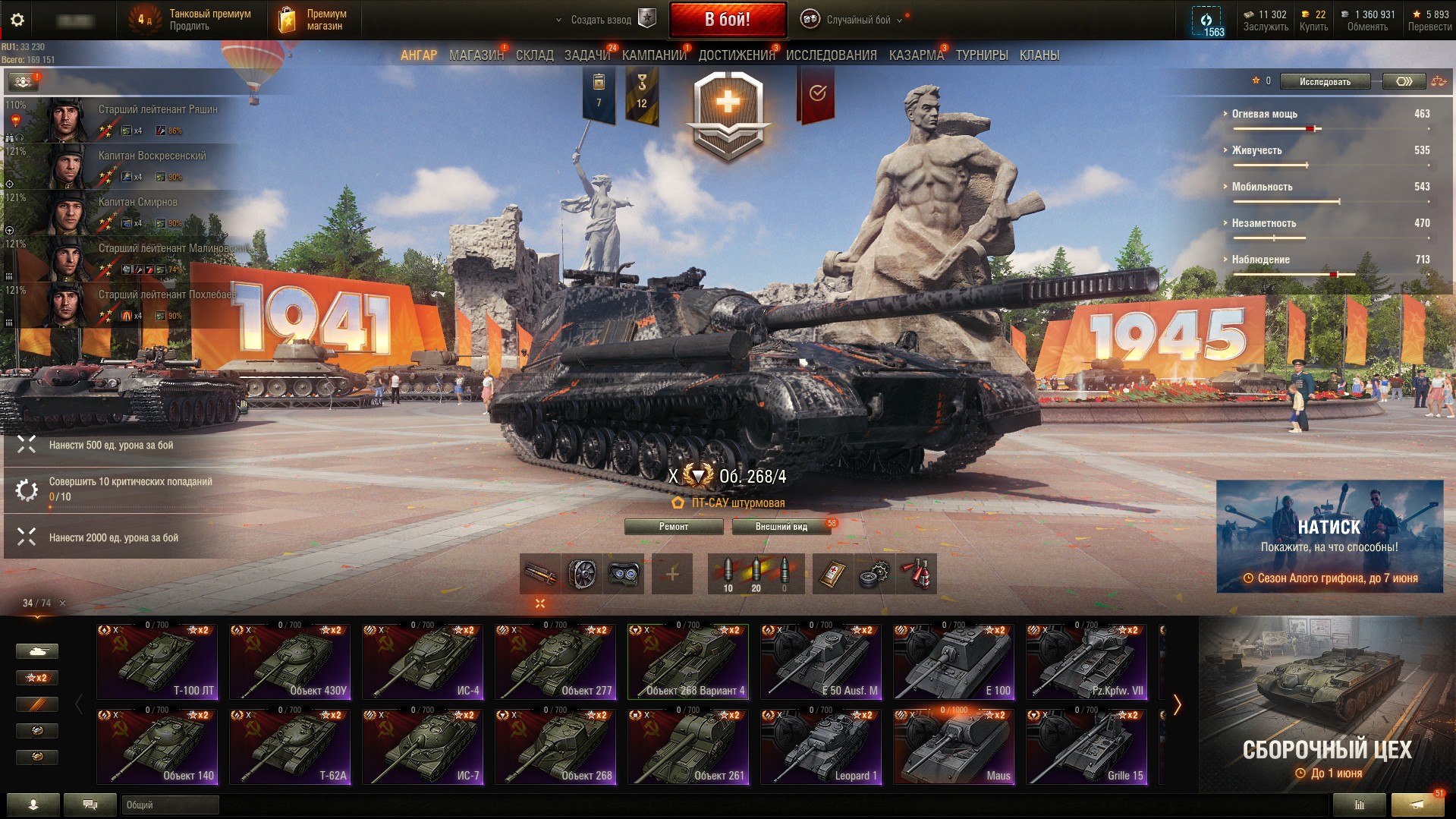Switch to the МАГАЗИН tab
Viewport: 1456px width, 819px height.
pyautogui.click(x=476, y=55)
